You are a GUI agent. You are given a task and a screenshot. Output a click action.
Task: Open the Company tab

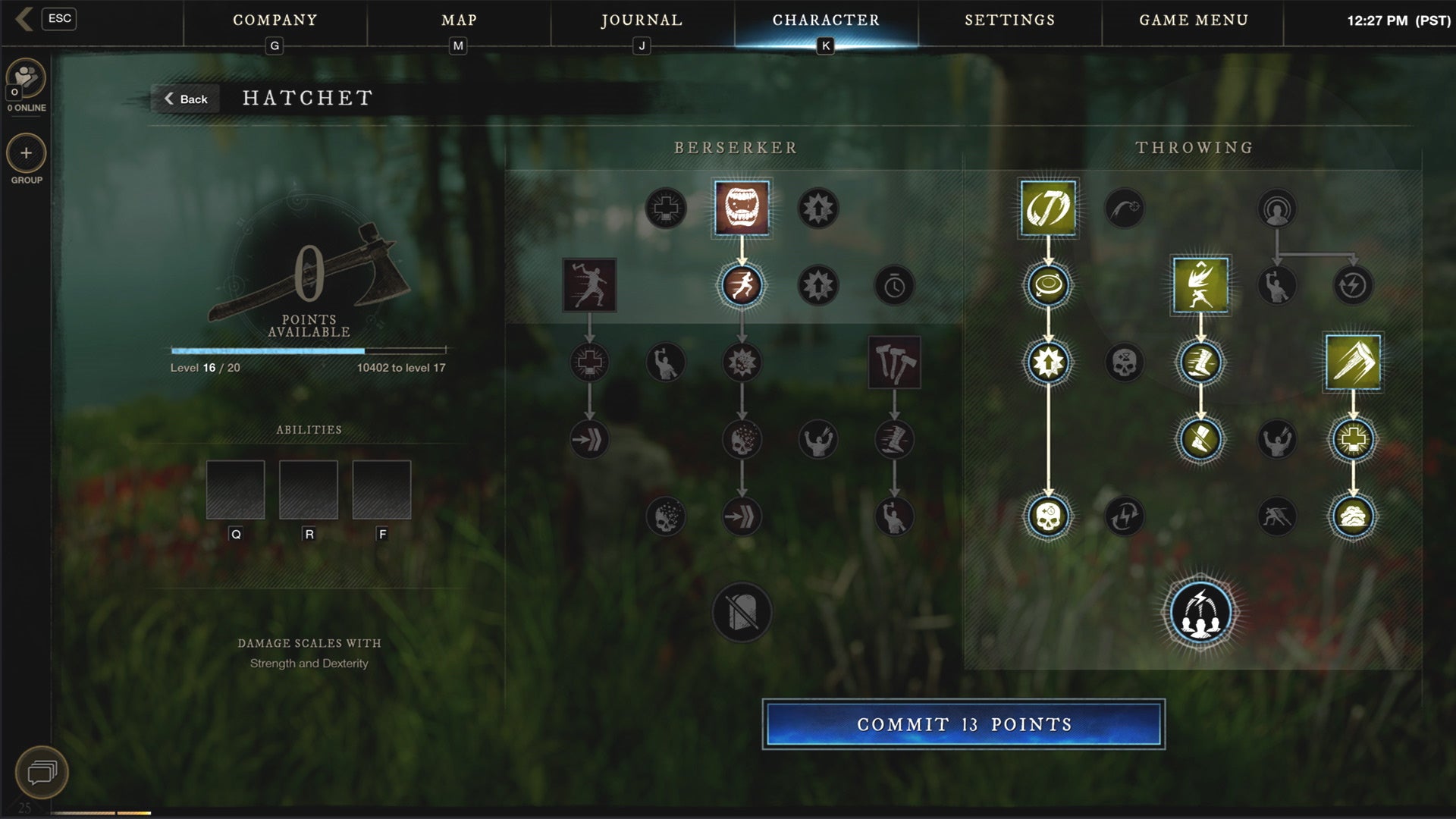275,20
